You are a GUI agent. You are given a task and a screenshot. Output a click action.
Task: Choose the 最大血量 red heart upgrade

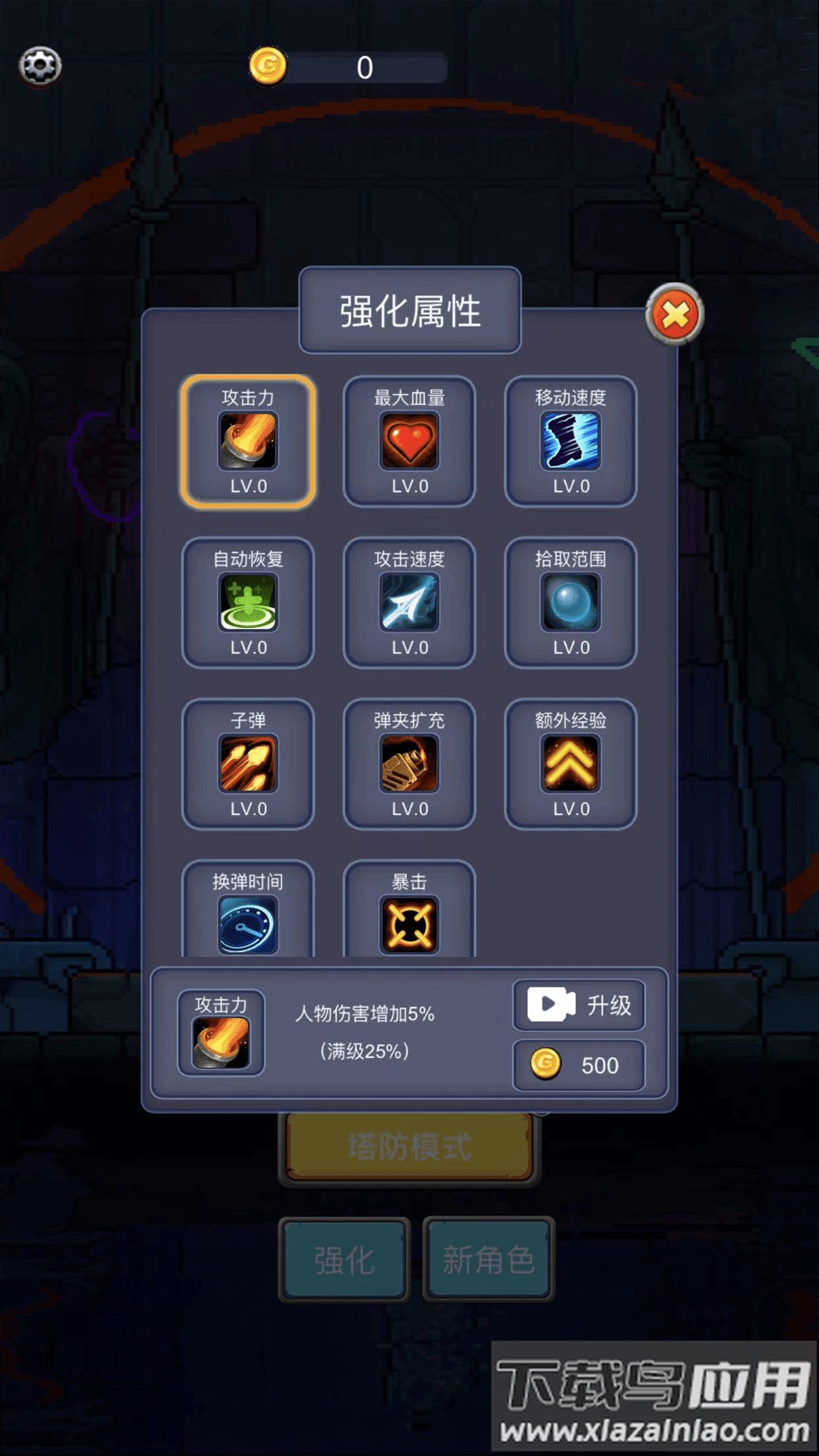click(x=409, y=441)
